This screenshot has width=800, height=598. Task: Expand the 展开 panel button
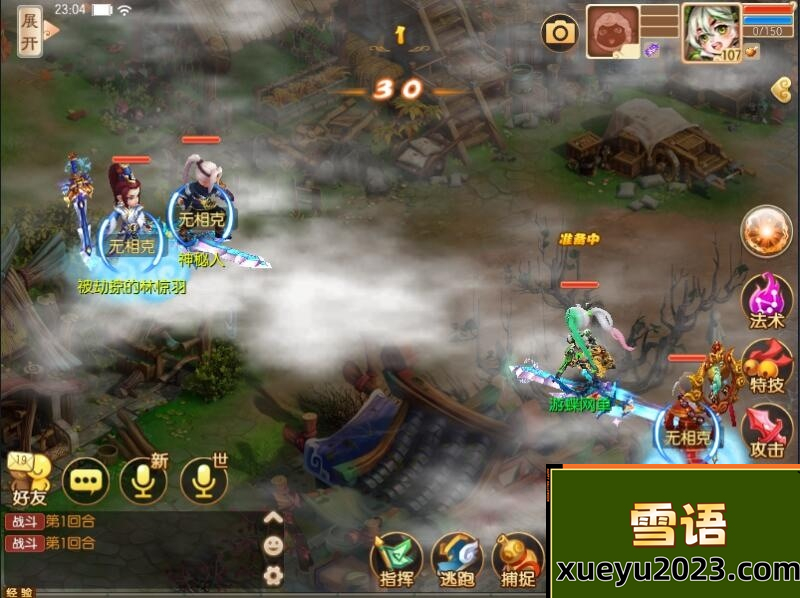[31, 33]
